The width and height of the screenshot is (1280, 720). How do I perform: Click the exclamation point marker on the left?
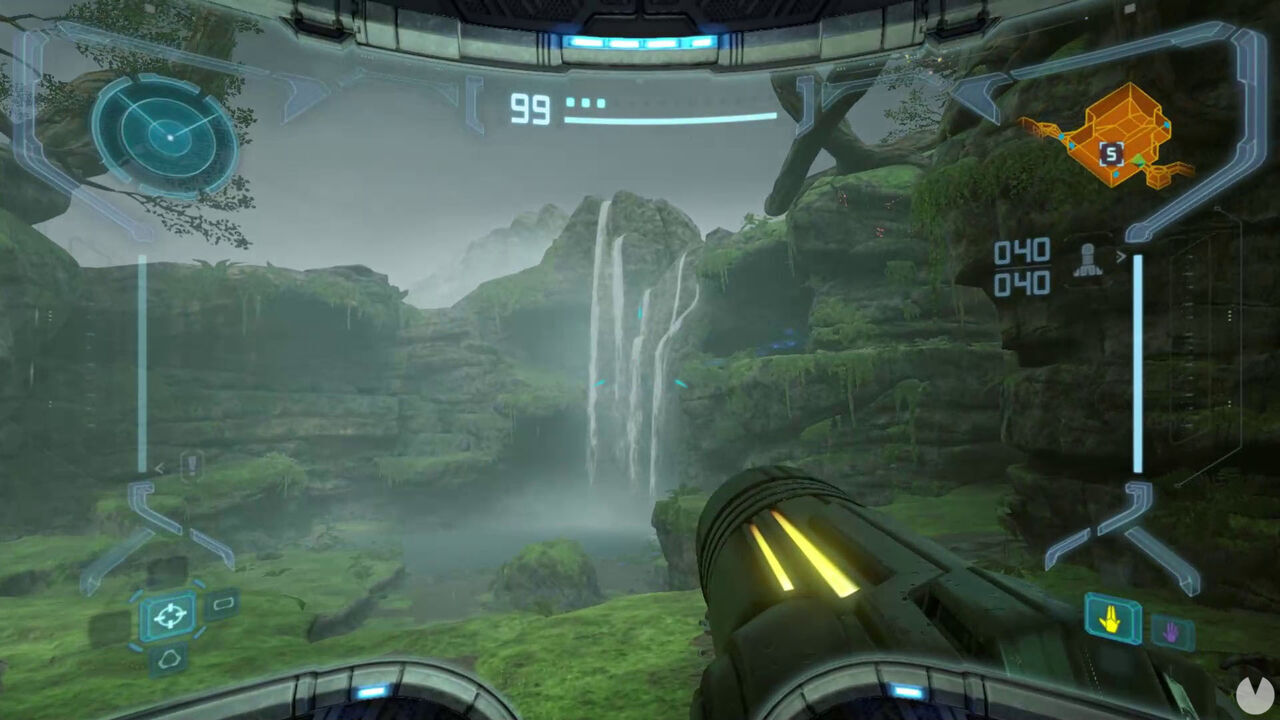191,464
